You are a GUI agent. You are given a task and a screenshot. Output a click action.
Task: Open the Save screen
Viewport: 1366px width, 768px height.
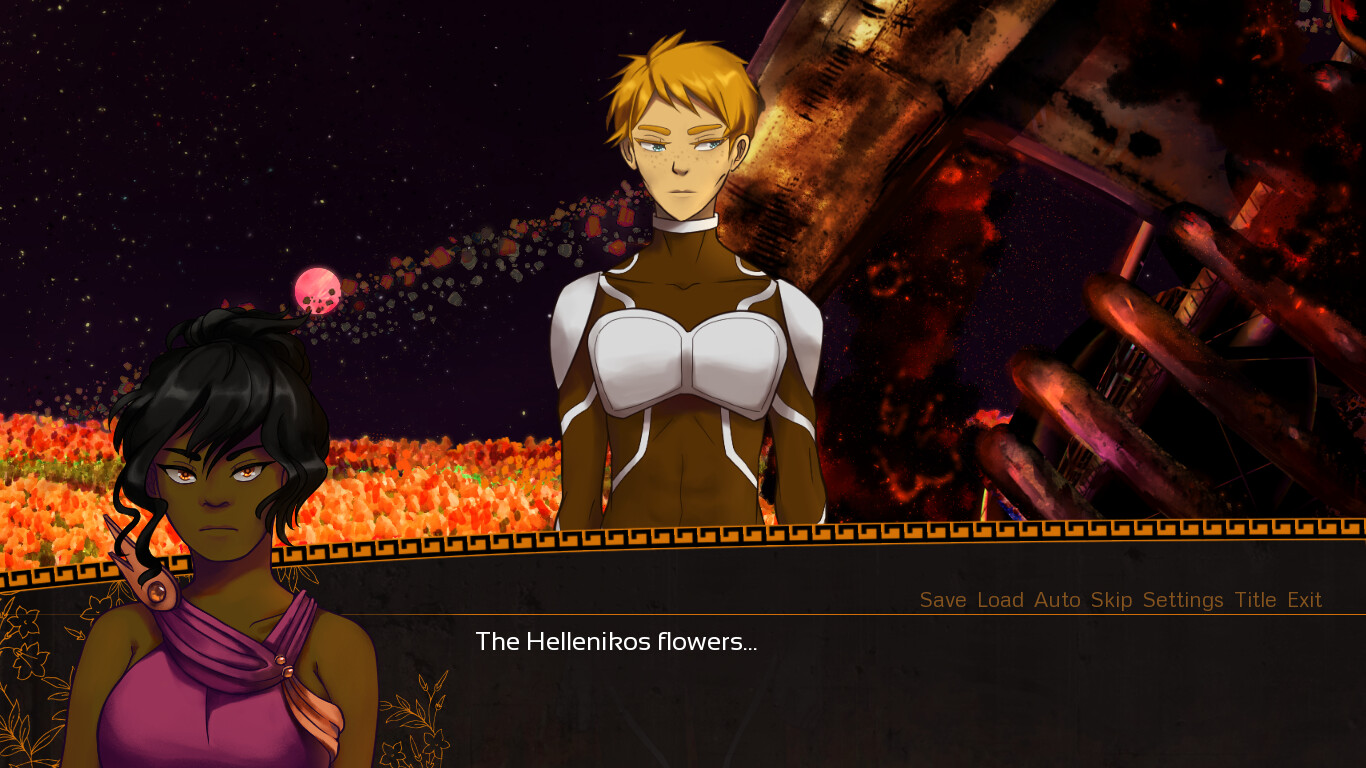(x=941, y=600)
